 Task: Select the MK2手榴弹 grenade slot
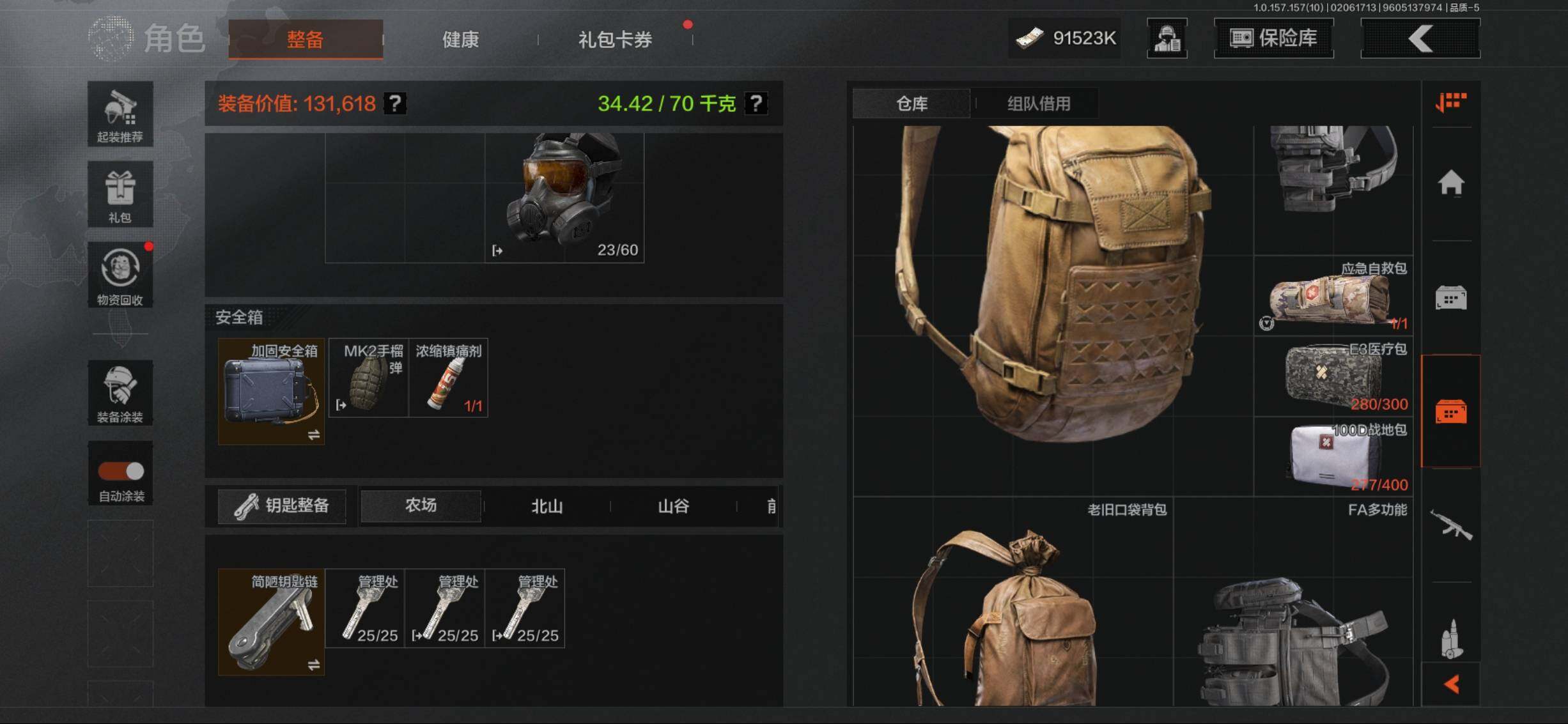[x=368, y=378]
